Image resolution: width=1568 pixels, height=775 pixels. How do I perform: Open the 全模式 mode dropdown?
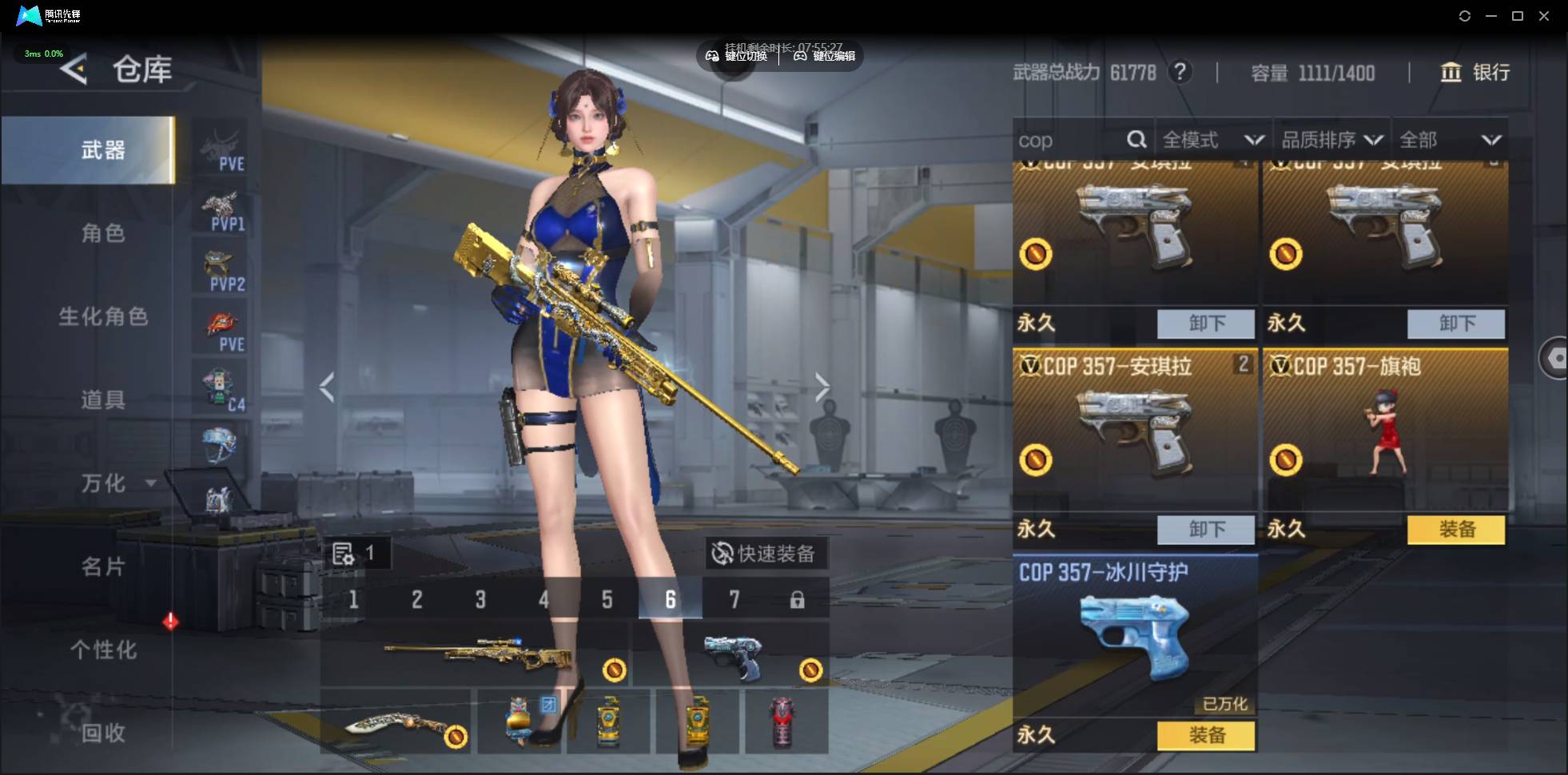[1212, 141]
